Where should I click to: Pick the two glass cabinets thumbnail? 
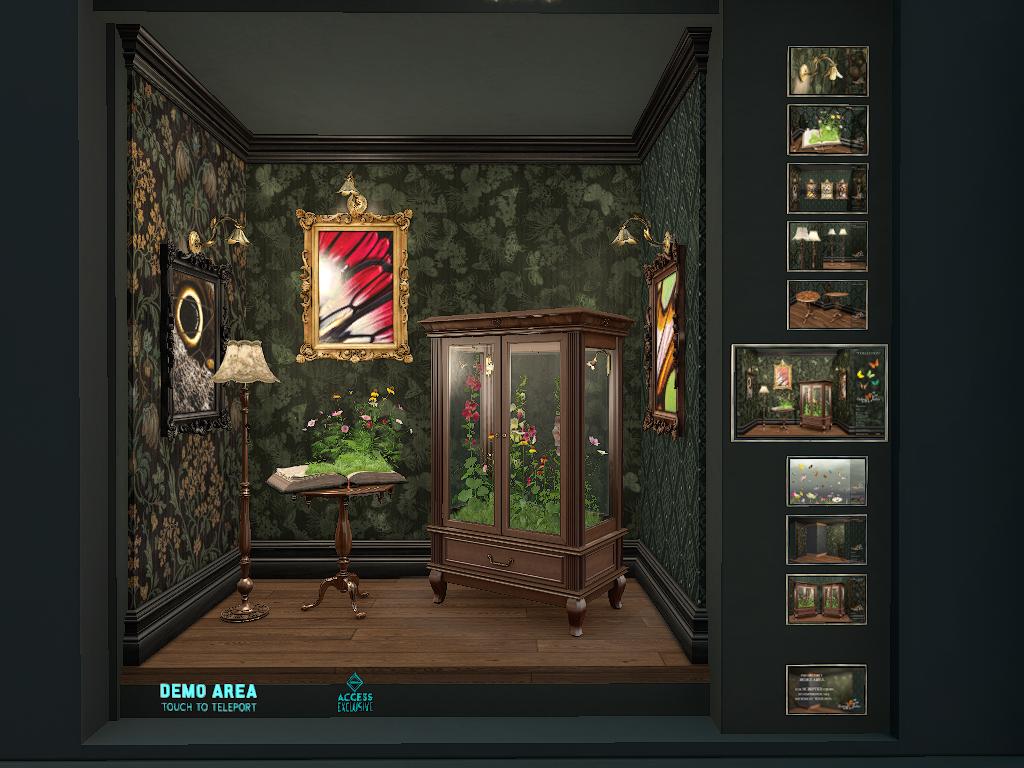pyautogui.click(x=826, y=599)
